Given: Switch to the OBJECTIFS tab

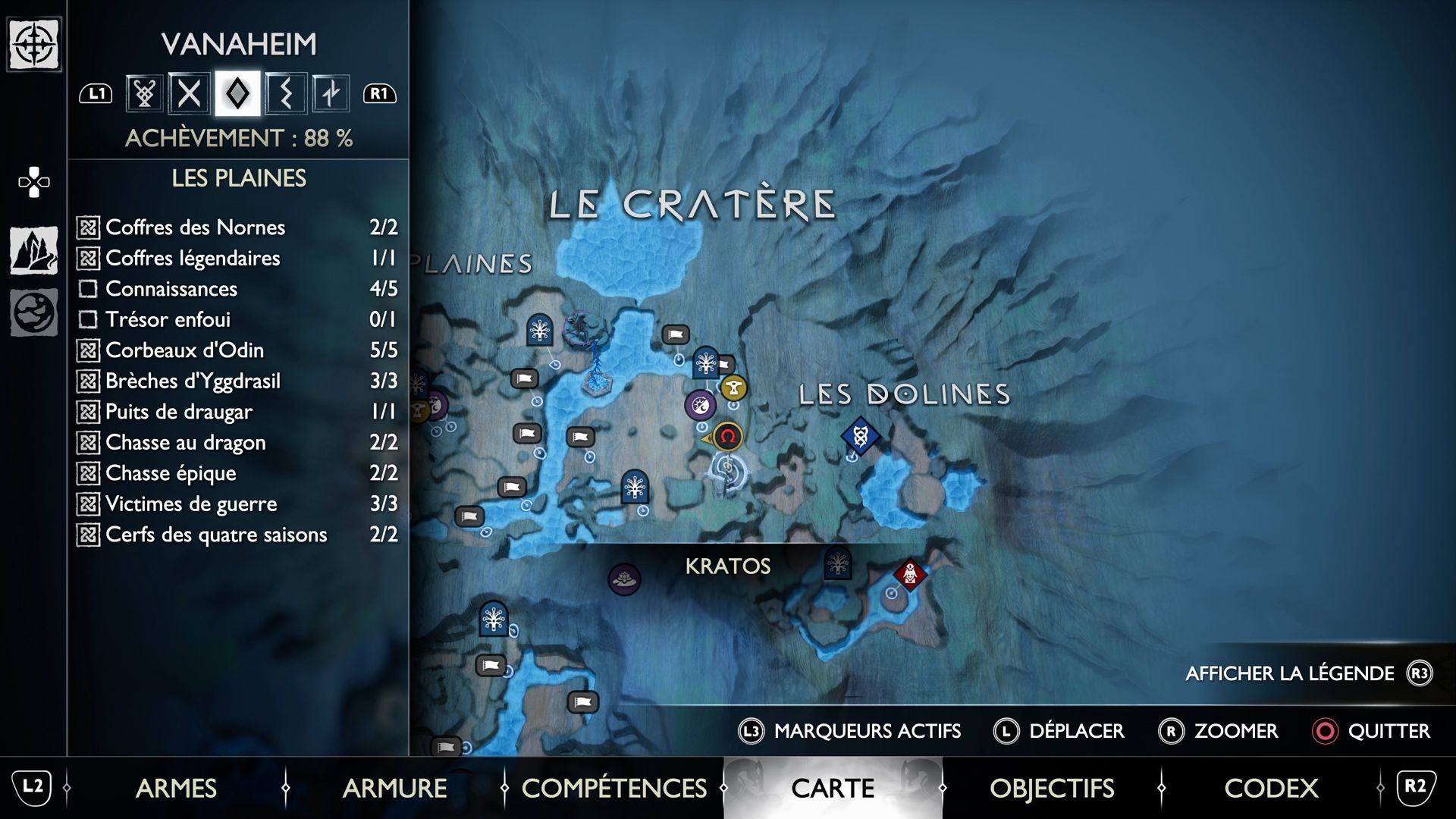Looking at the screenshot, I should pos(1052,789).
